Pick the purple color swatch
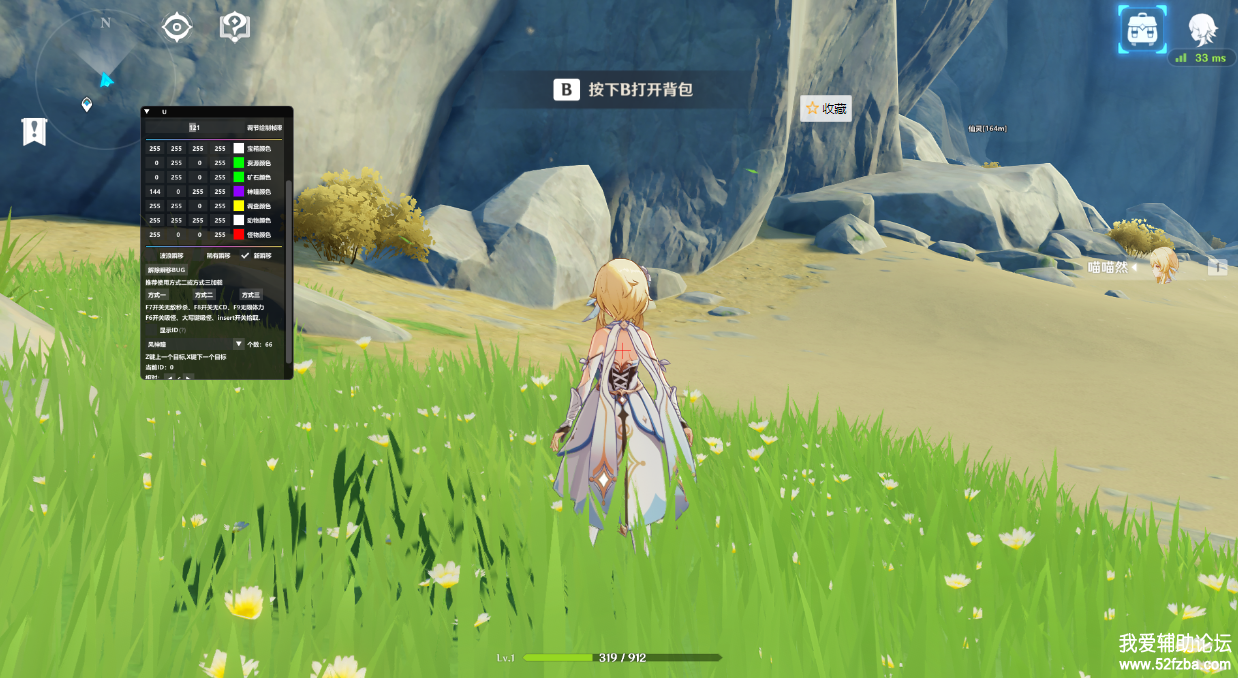Viewport: 1238px width, 678px height. (x=239, y=191)
